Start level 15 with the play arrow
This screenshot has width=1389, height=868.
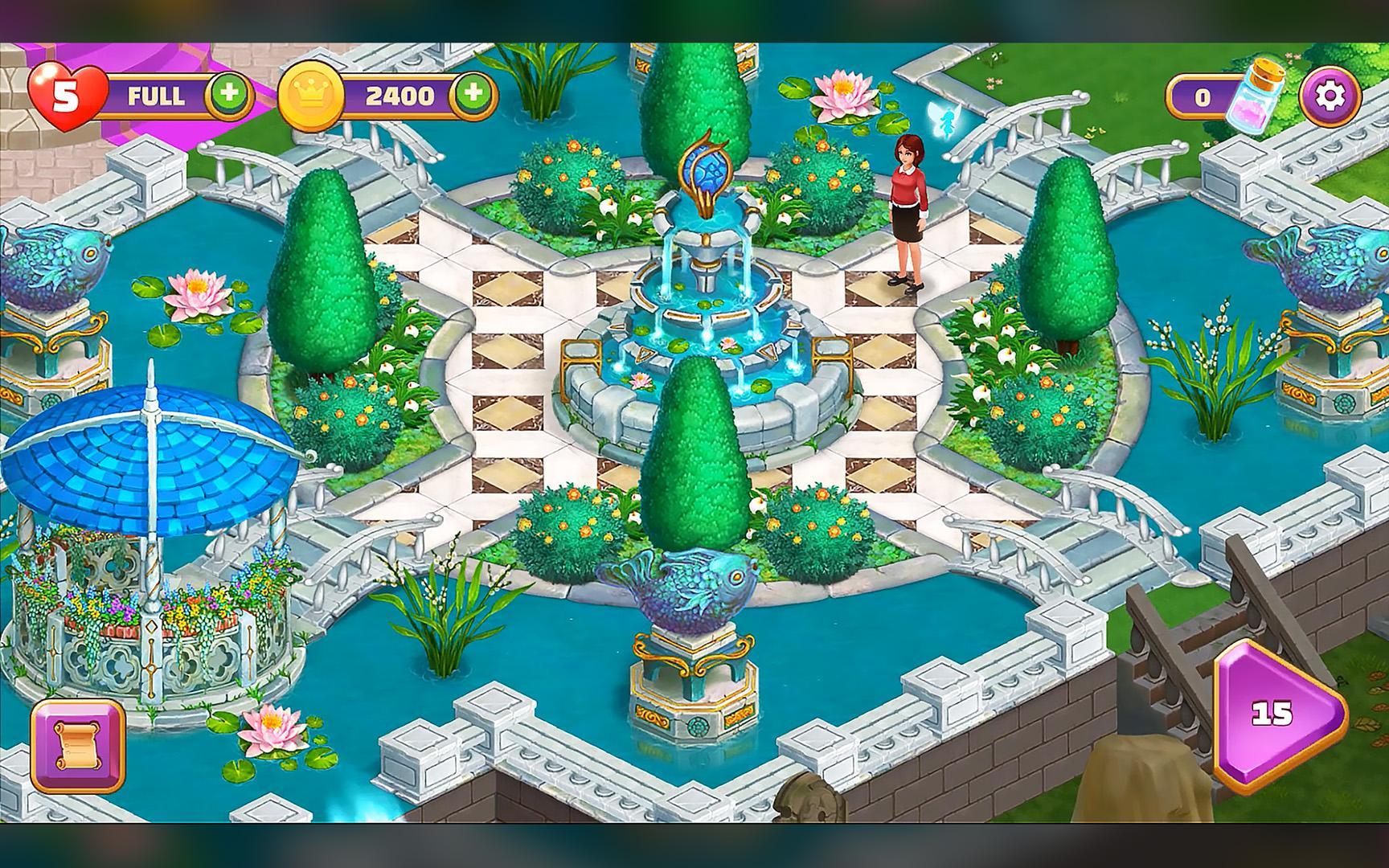point(1276,713)
